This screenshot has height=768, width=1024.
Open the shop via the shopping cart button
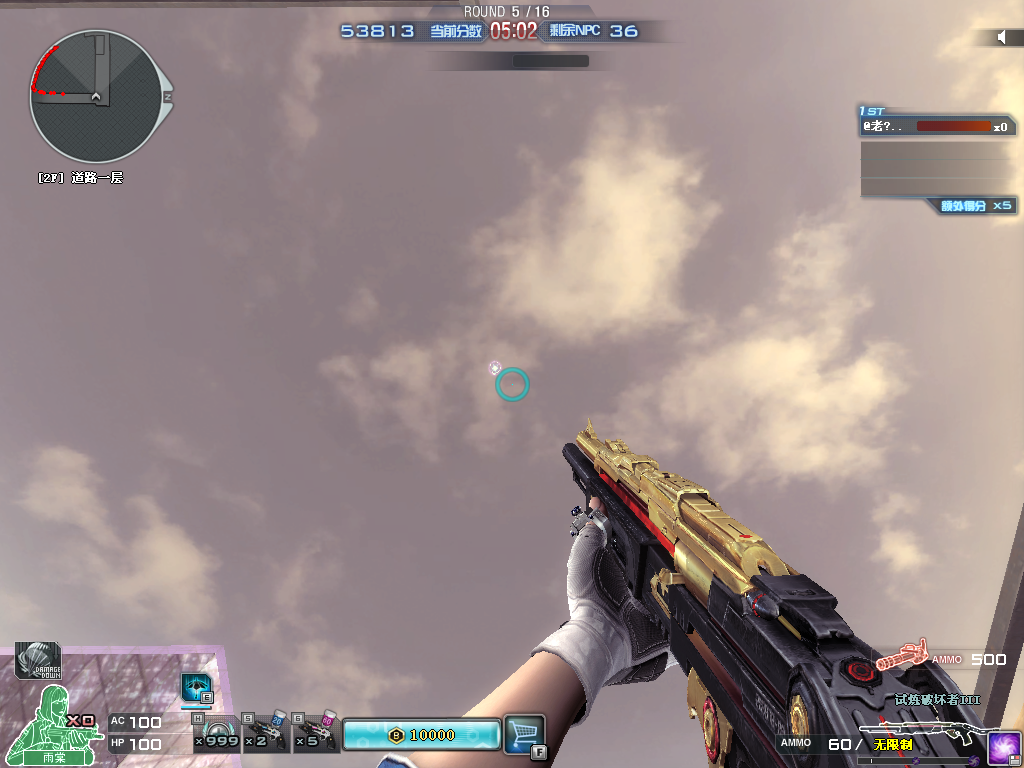click(524, 733)
